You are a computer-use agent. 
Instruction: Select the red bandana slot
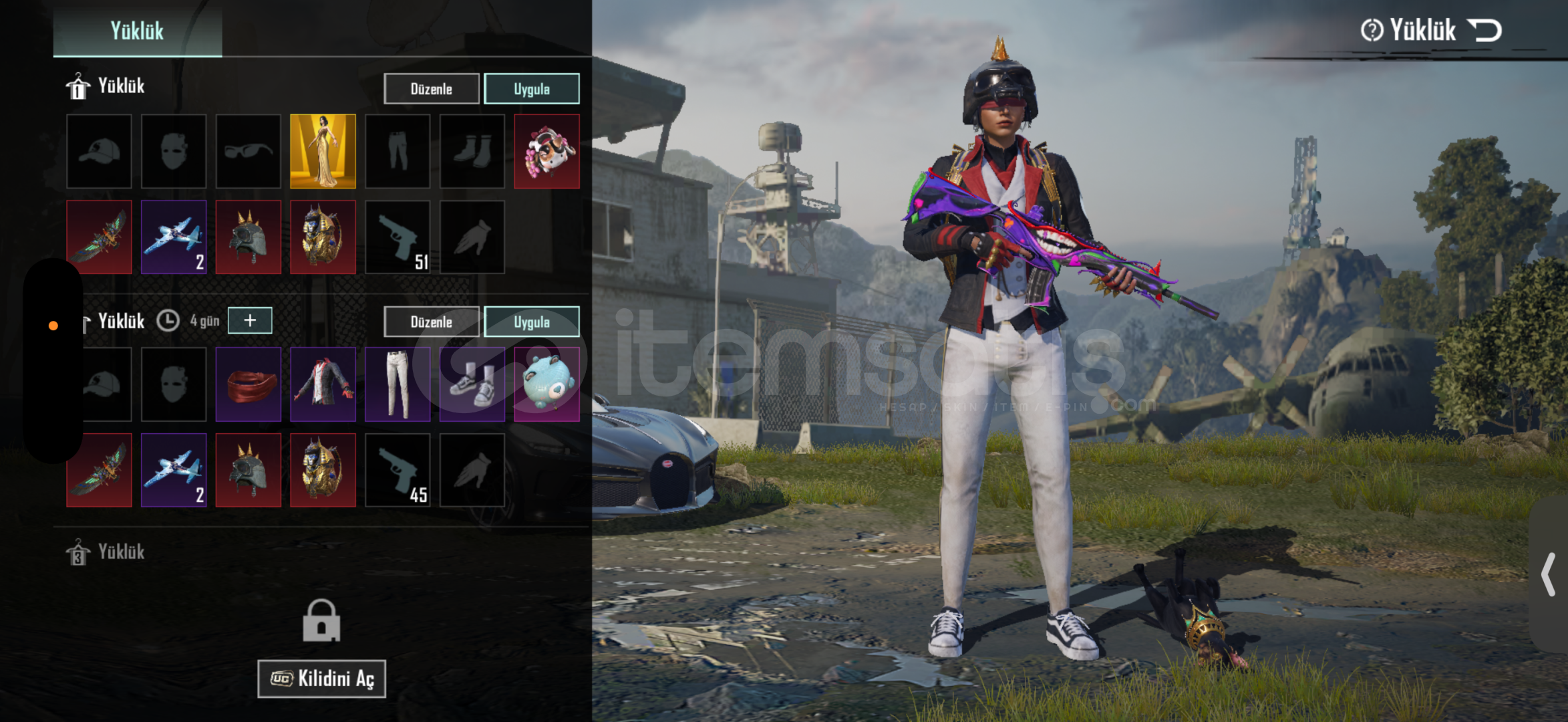point(248,384)
